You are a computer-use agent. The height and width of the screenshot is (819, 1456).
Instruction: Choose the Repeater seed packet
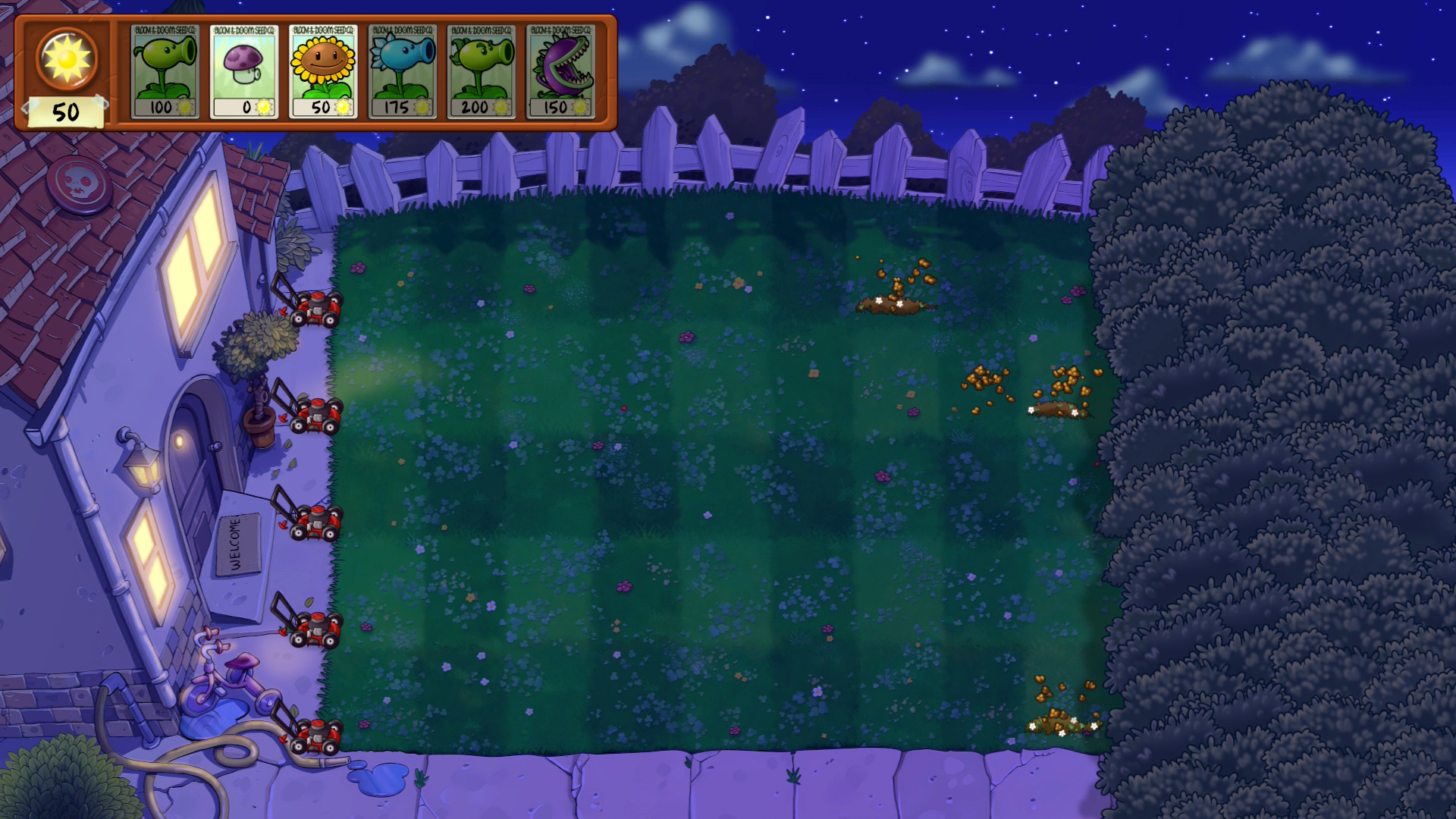482,71
